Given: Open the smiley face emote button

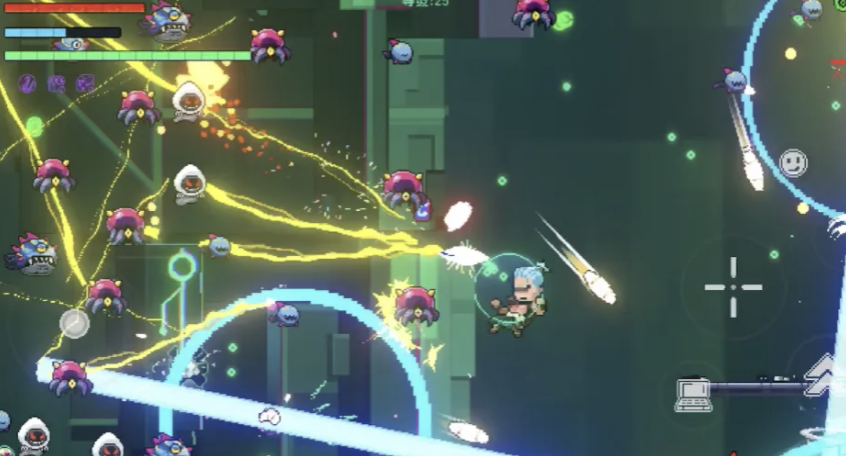Looking at the screenshot, I should point(793,162).
